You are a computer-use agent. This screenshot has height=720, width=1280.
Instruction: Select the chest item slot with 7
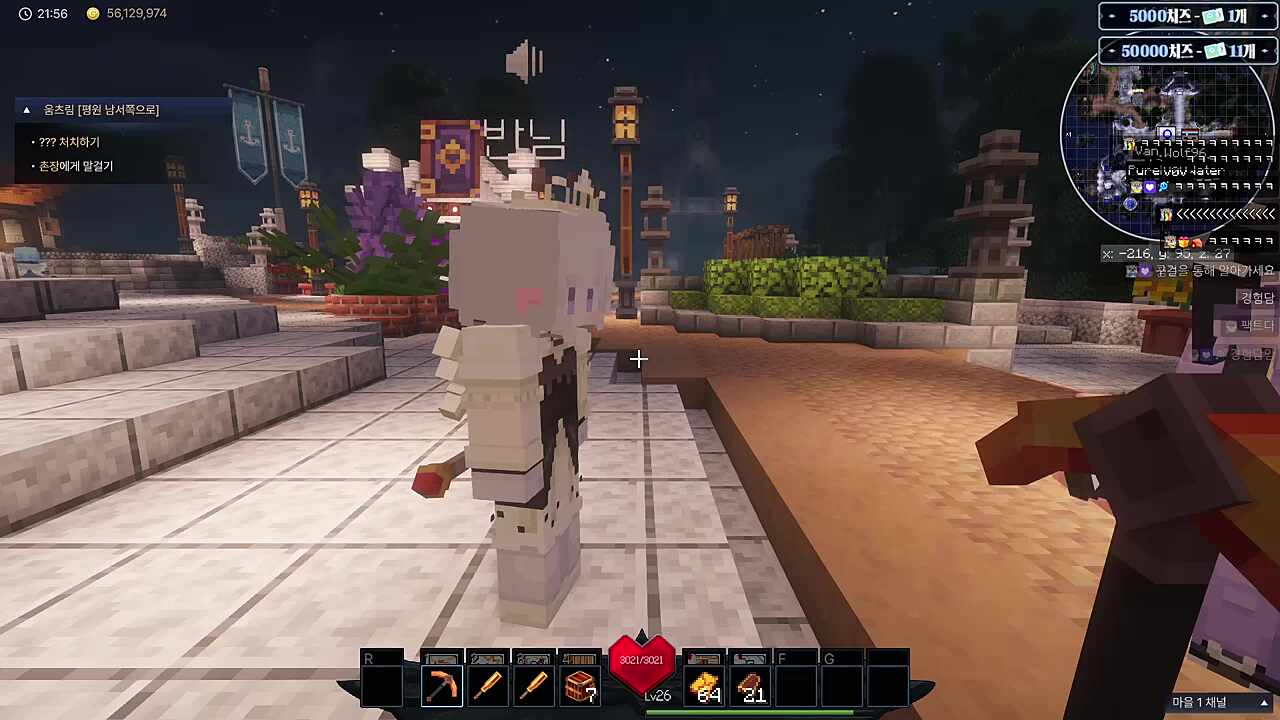[x=580, y=686]
